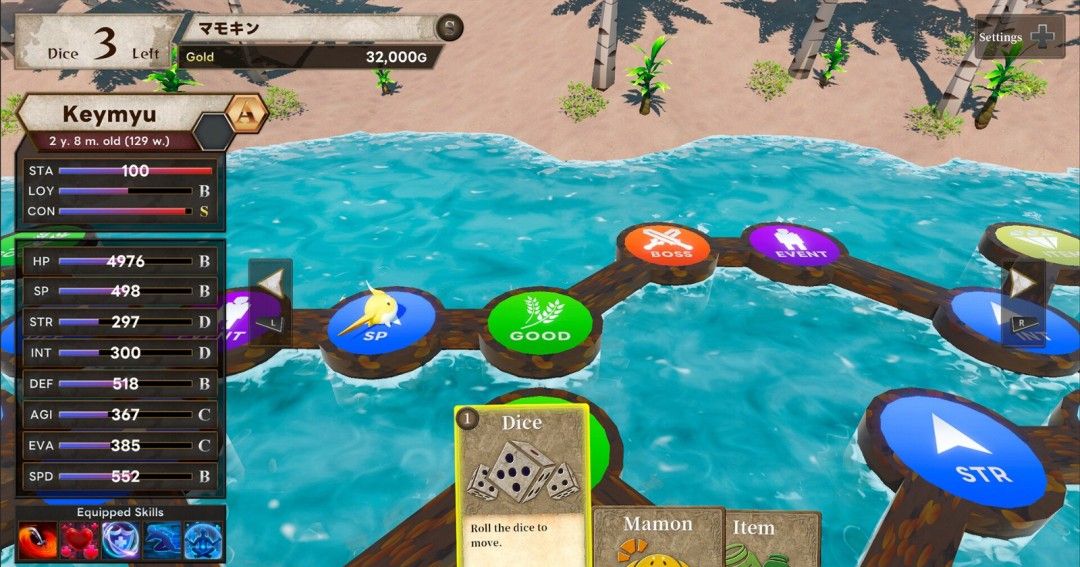Choose the Mamon card
Screen dimensions: 1080x567
point(658,536)
